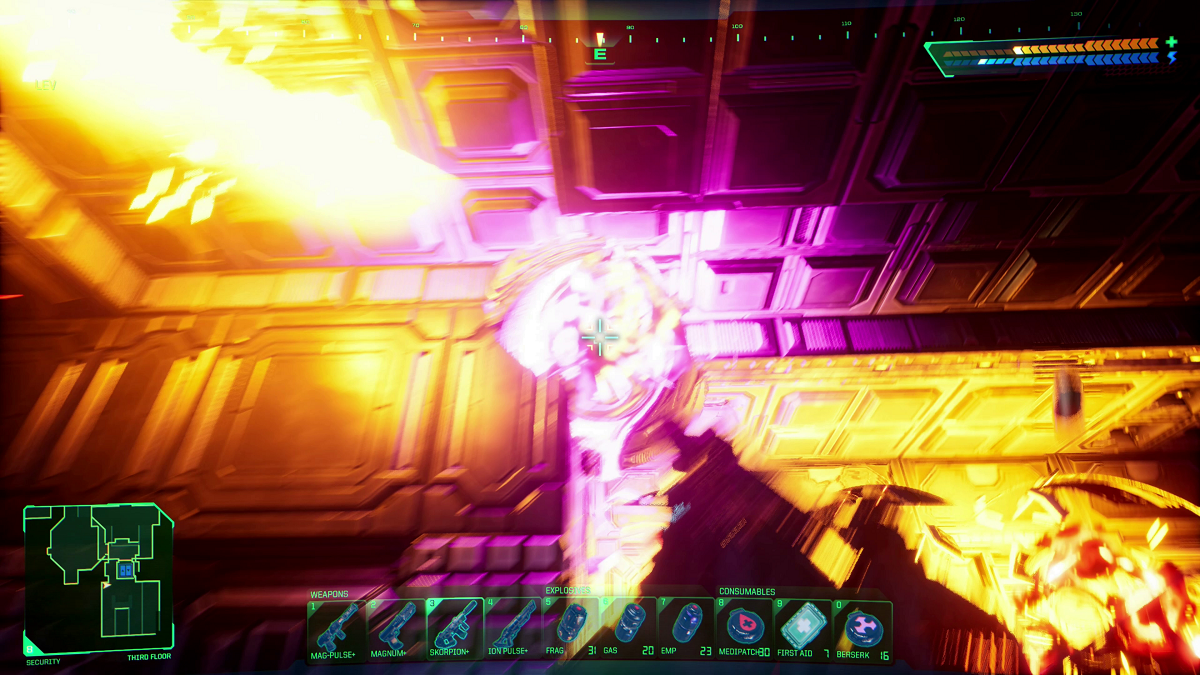
Task: Open the Security level minimap
Action: pyautogui.click(x=98, y=578)
